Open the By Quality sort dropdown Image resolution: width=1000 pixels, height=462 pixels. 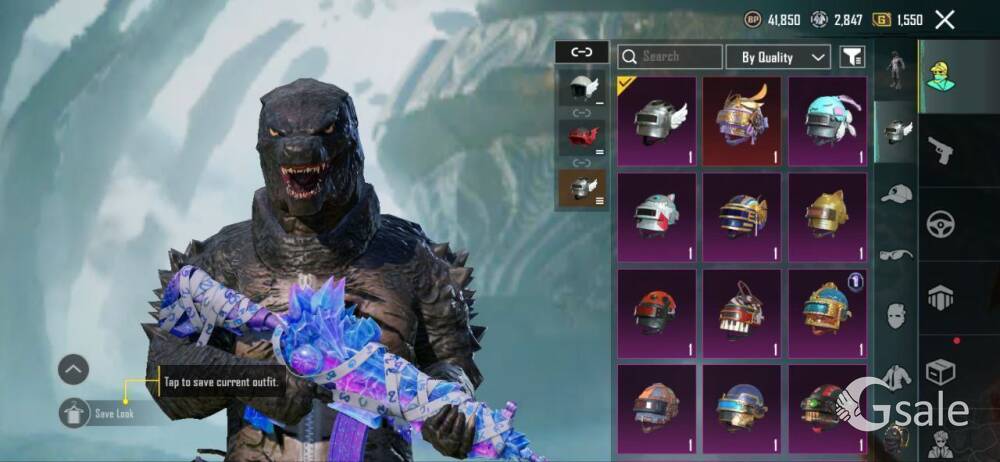tap(778, 57)
